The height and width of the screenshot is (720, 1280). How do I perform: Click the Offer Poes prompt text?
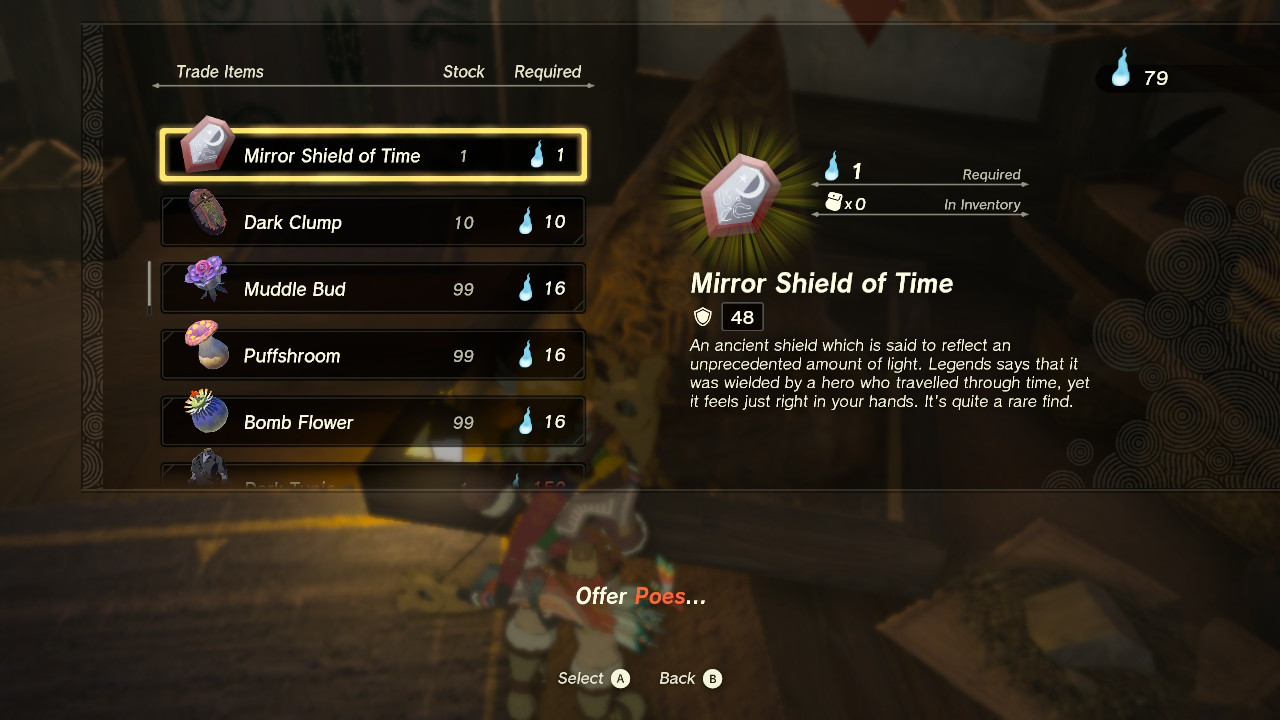pyautogui.click(x=640, y=596)
